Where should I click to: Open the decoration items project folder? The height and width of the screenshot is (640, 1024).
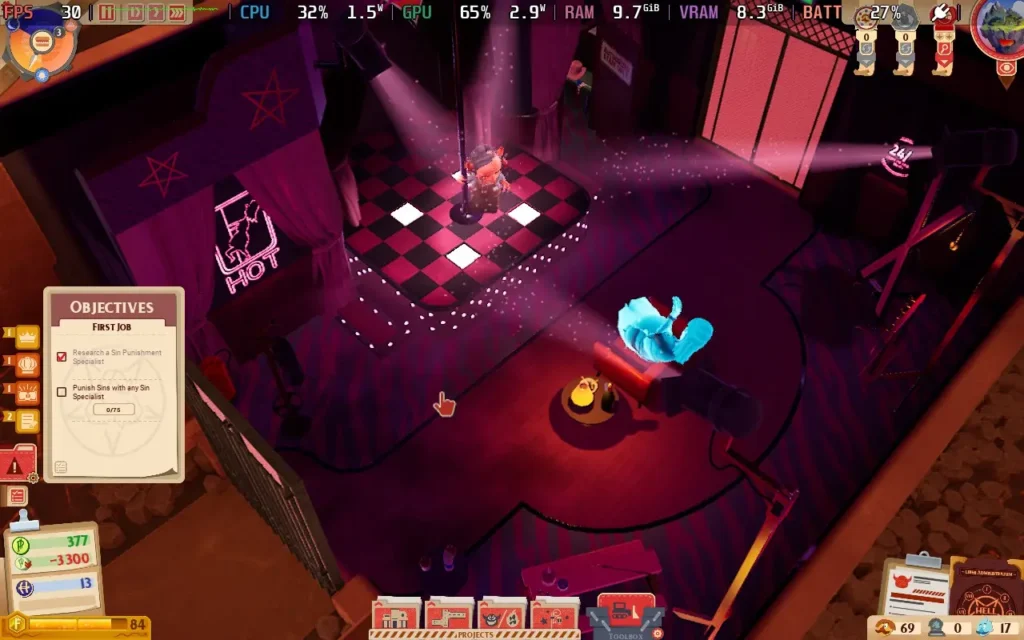(554, 614)
